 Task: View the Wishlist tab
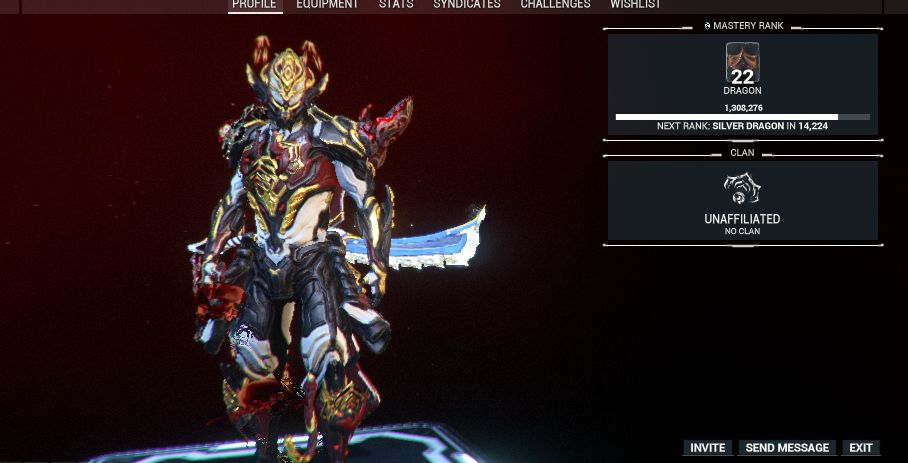coord(636,5)
